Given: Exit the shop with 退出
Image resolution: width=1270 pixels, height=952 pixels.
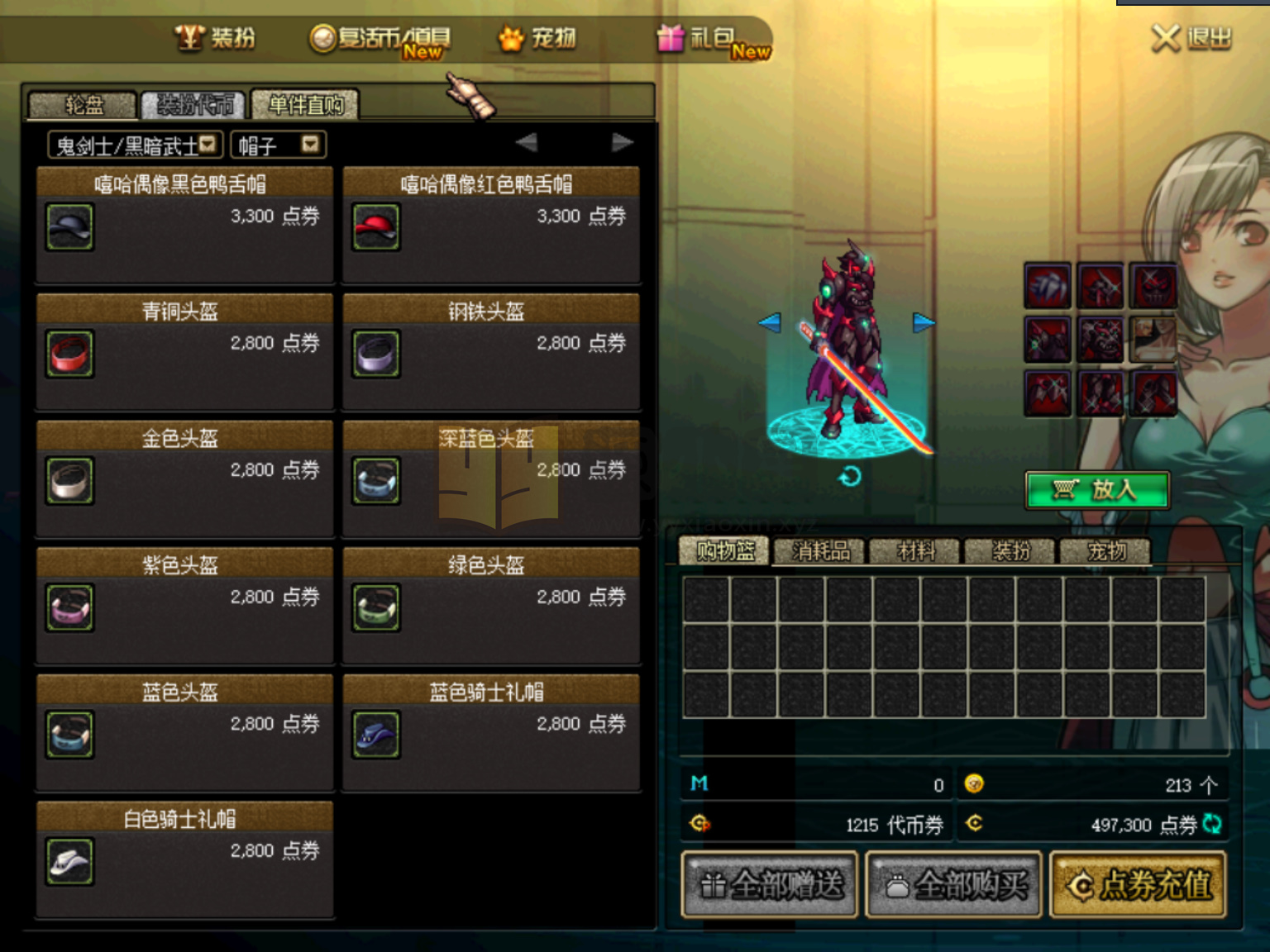Looking at the screenshot, I should pos(1191,38).
